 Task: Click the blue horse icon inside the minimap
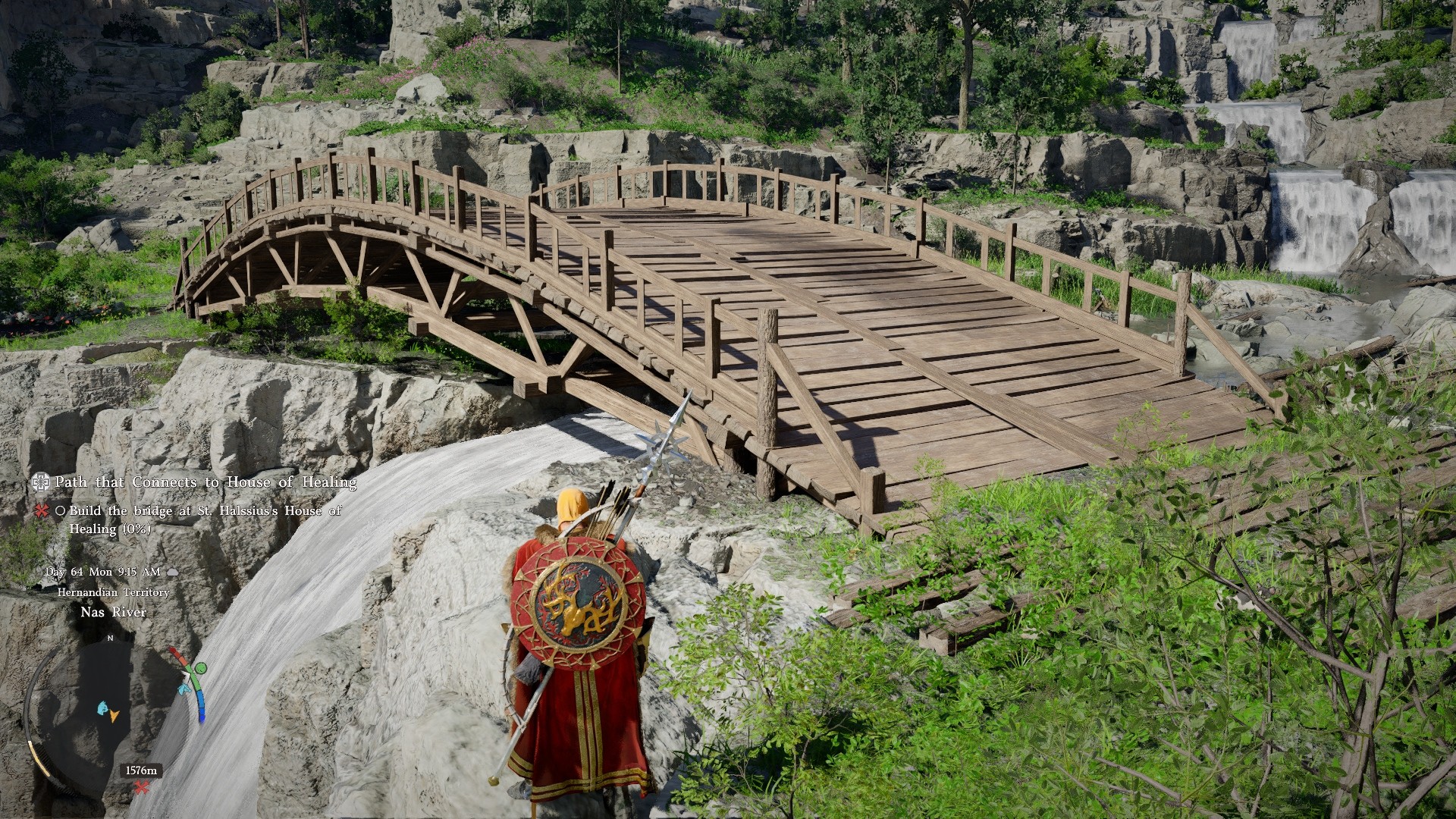pos(102,708)
